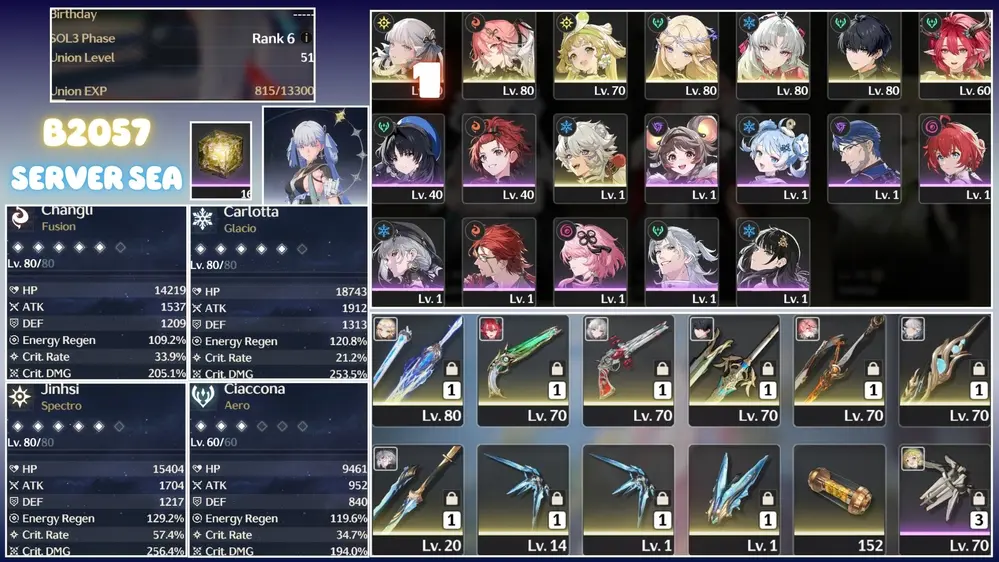Image resolution: width=999 pixels, height=562 pixels.
Task: Choose the blue-haired man wearing glasses
Action: coord(864,158)
